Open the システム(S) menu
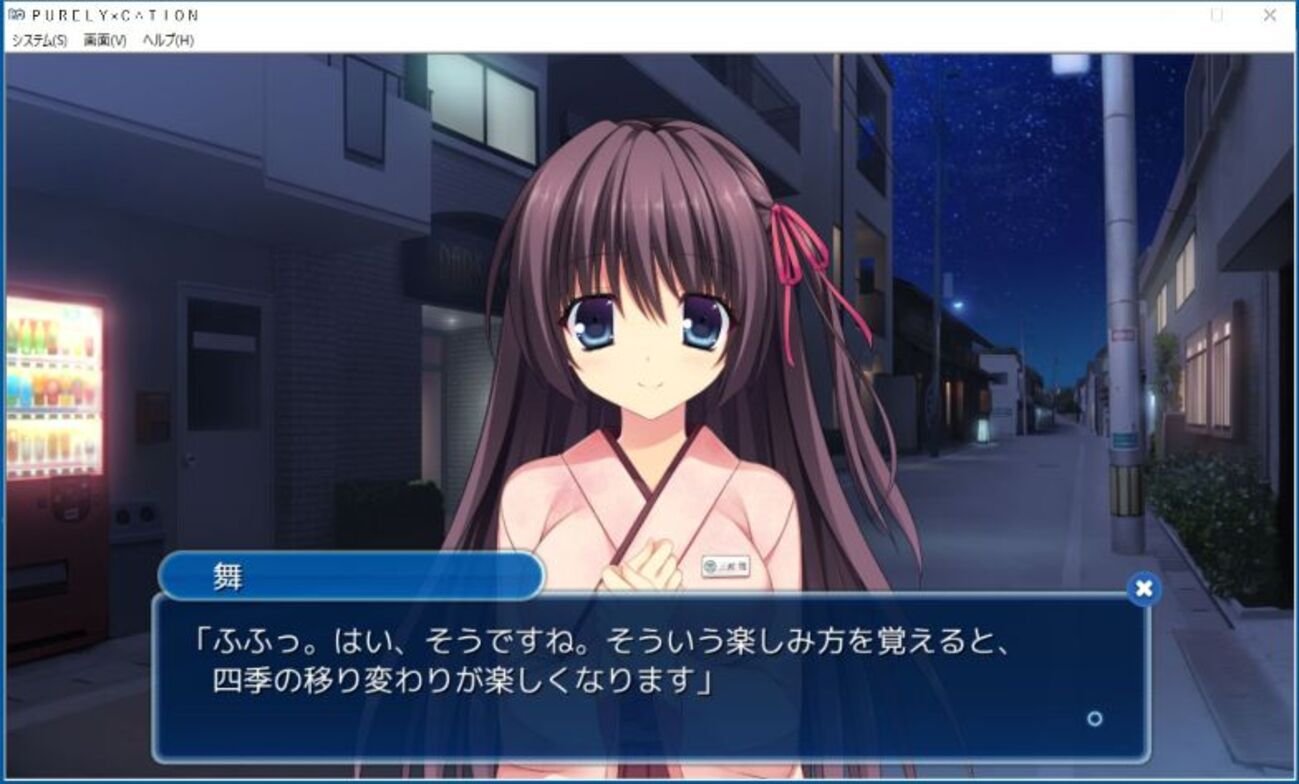 (x=39, y=40)
